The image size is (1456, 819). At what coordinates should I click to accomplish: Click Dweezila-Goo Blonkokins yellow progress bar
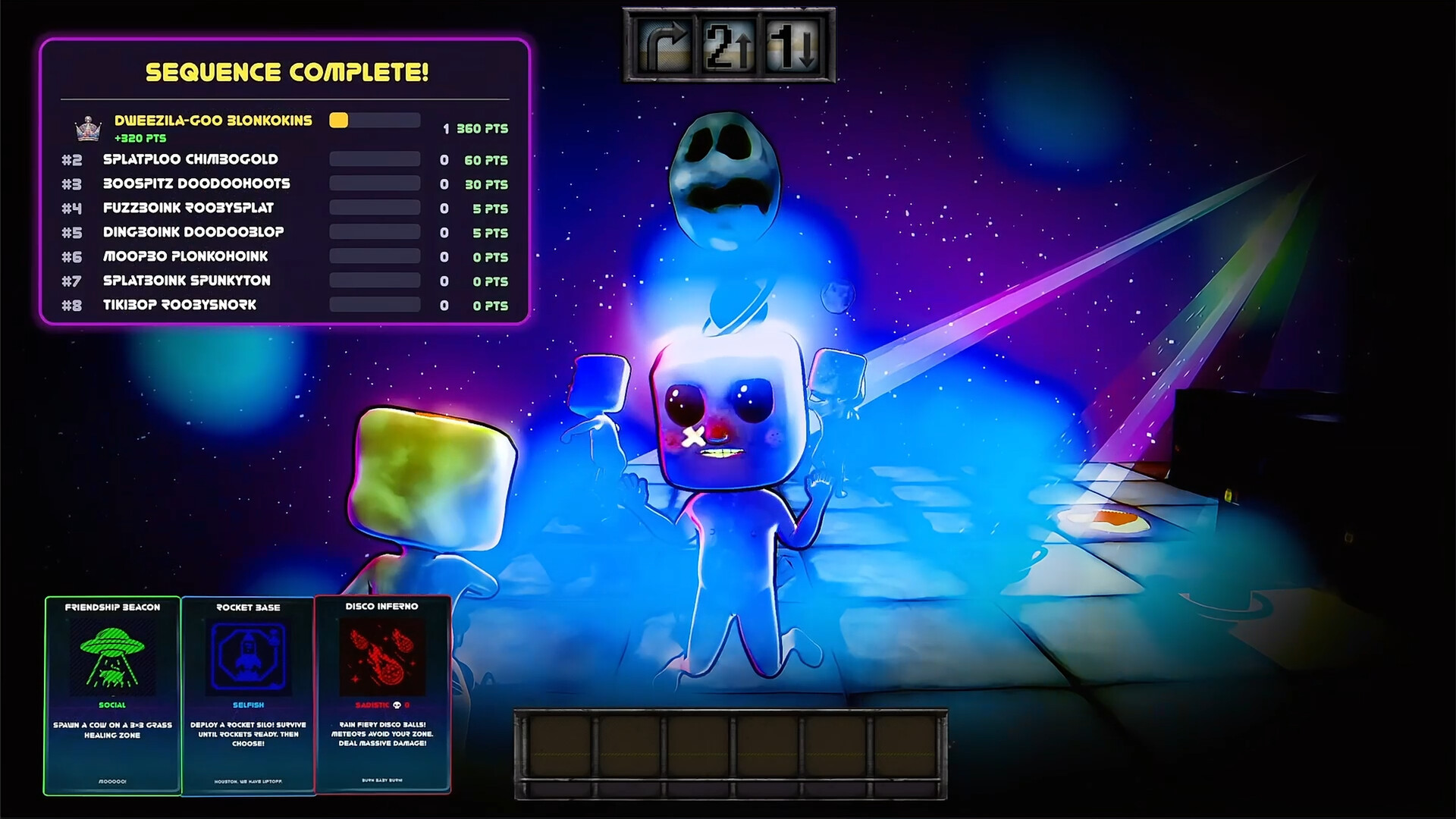pos(340,120)
